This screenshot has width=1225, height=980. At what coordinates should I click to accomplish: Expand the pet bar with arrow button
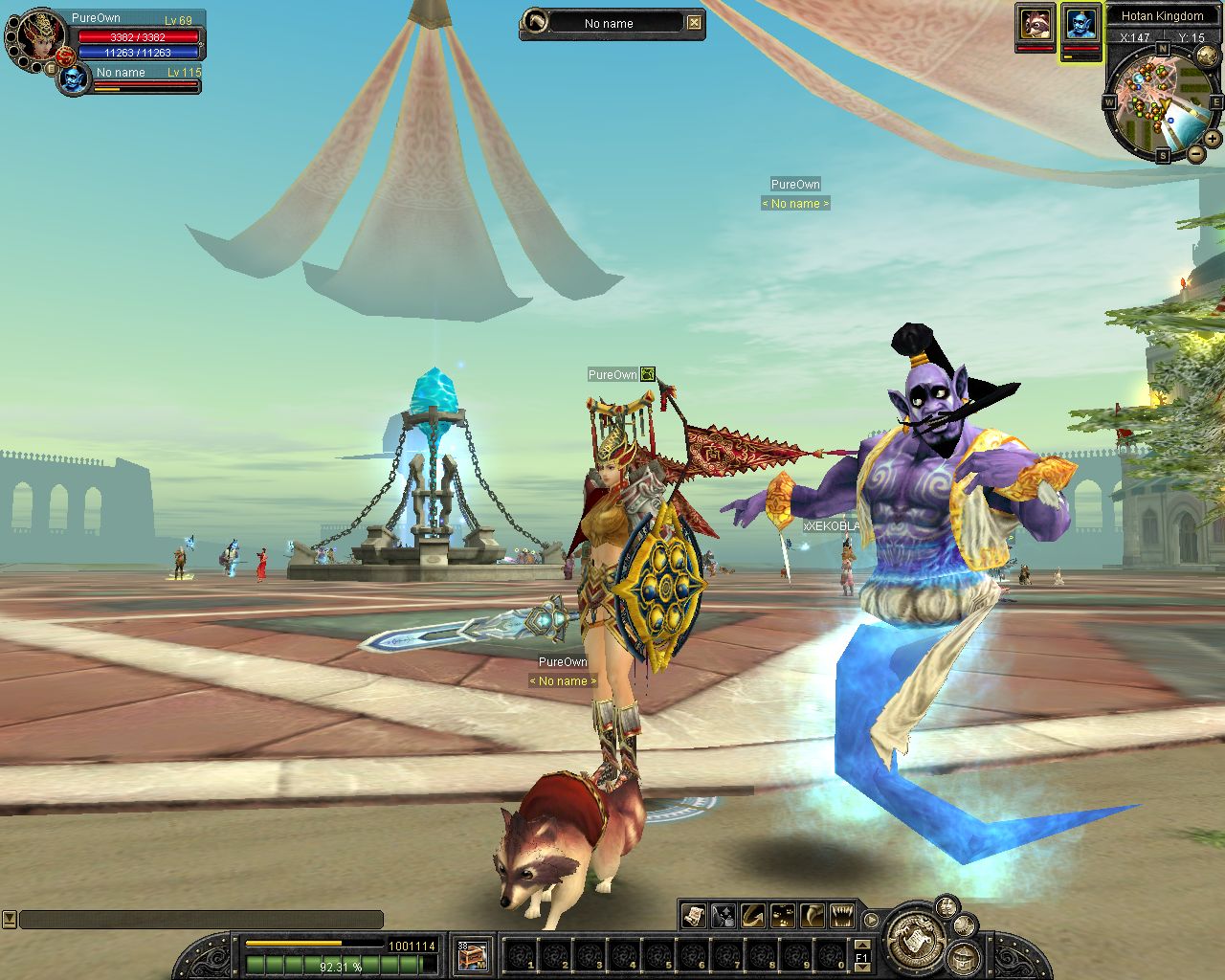871,921
